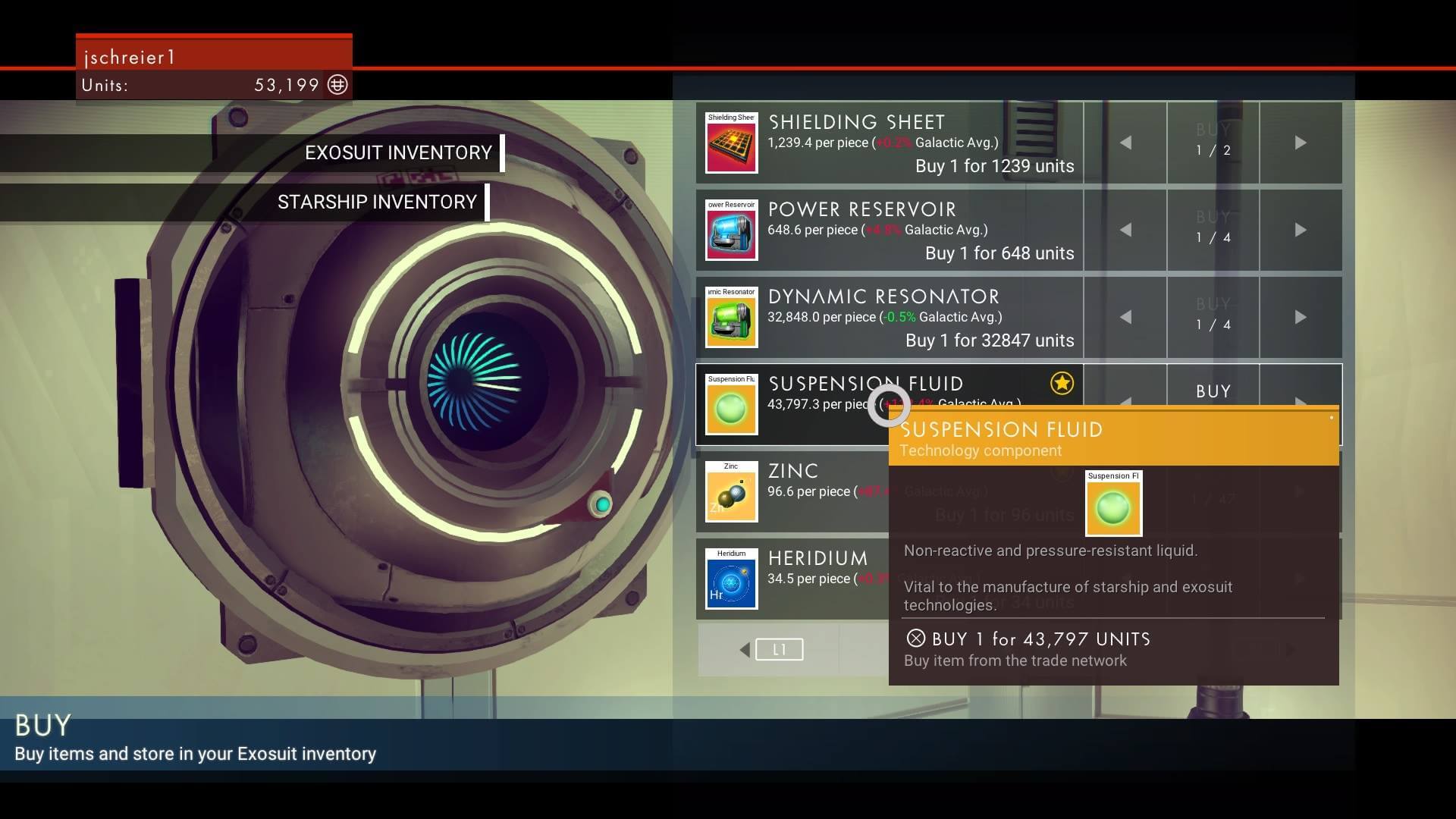
Task: Select the Shielding Sheet trade row
Action: (889, 143)
